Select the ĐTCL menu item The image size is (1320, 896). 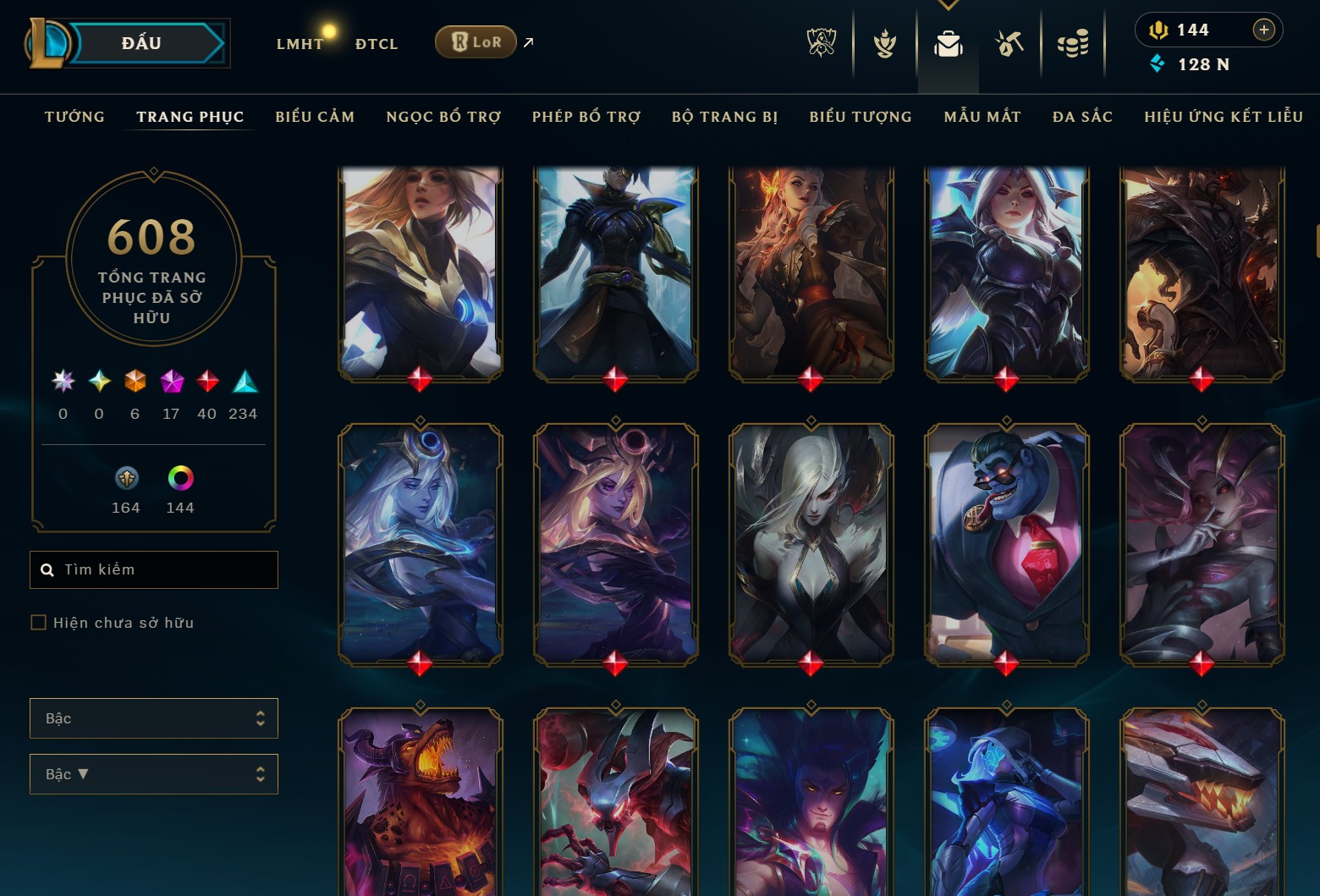pyautogui.click(x=376, y=43)
